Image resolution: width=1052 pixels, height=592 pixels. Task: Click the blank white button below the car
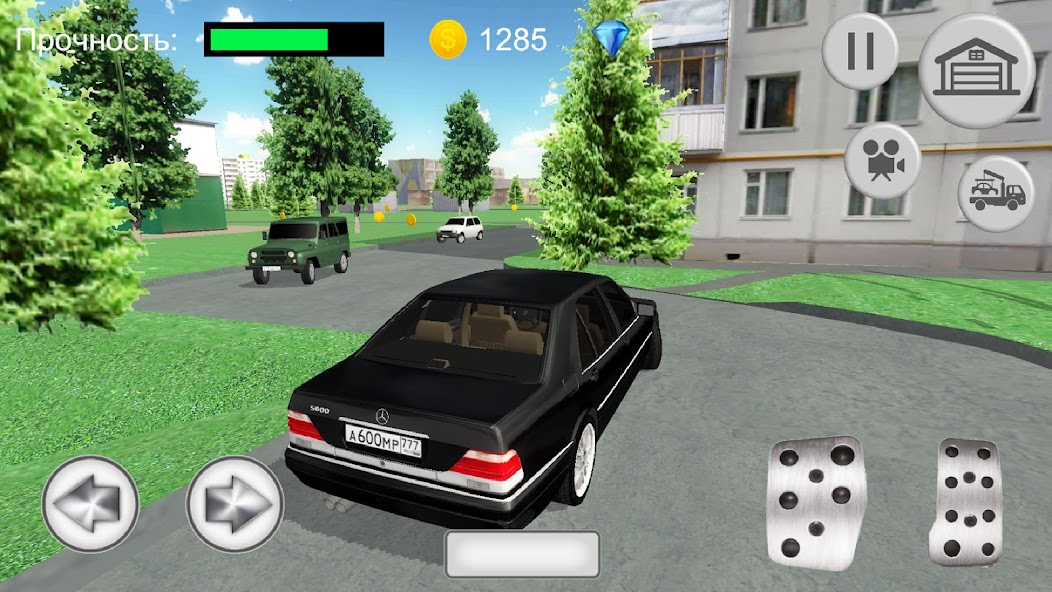[522, 554]
